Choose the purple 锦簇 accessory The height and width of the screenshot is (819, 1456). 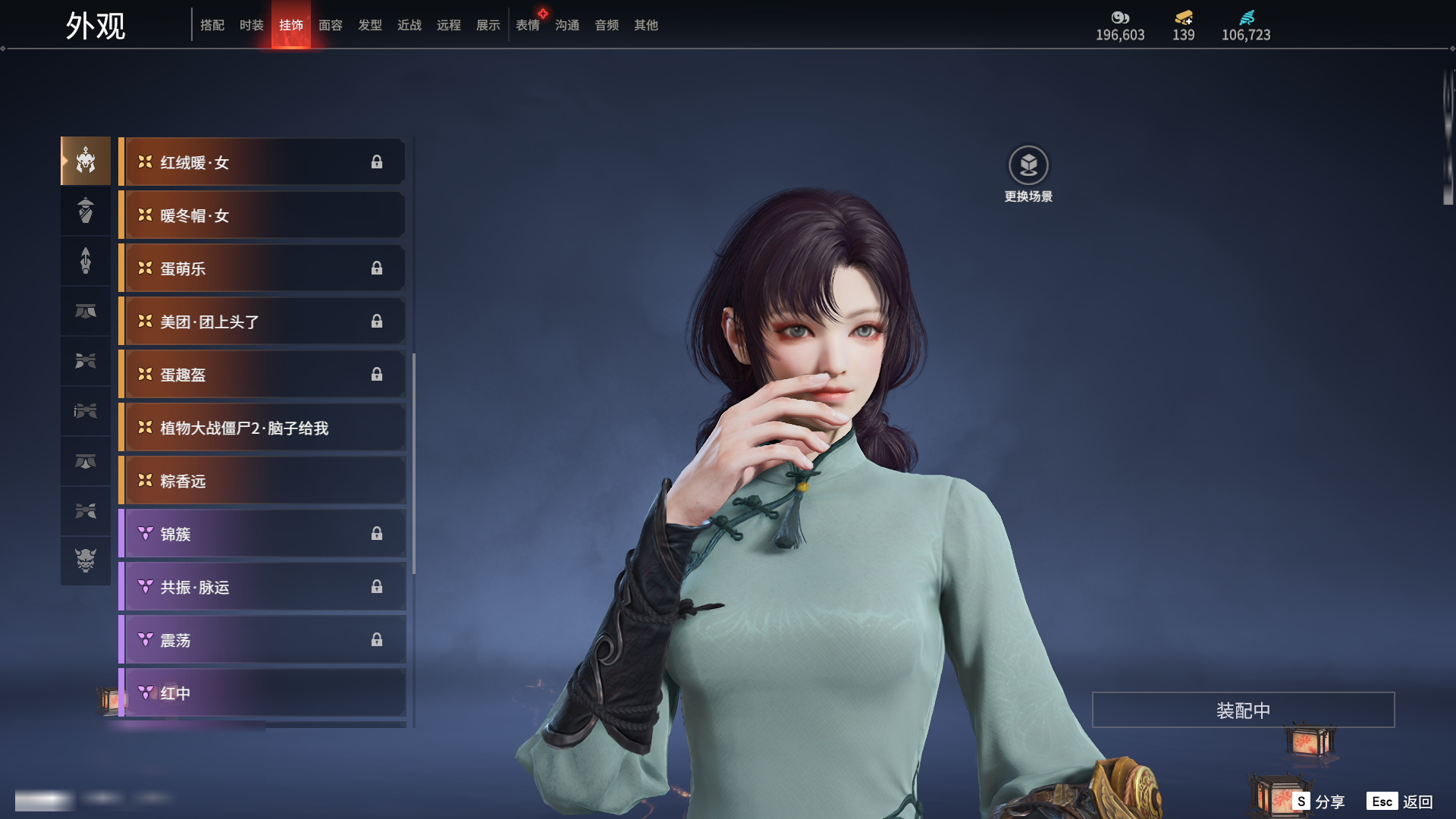tap(262, 534)
